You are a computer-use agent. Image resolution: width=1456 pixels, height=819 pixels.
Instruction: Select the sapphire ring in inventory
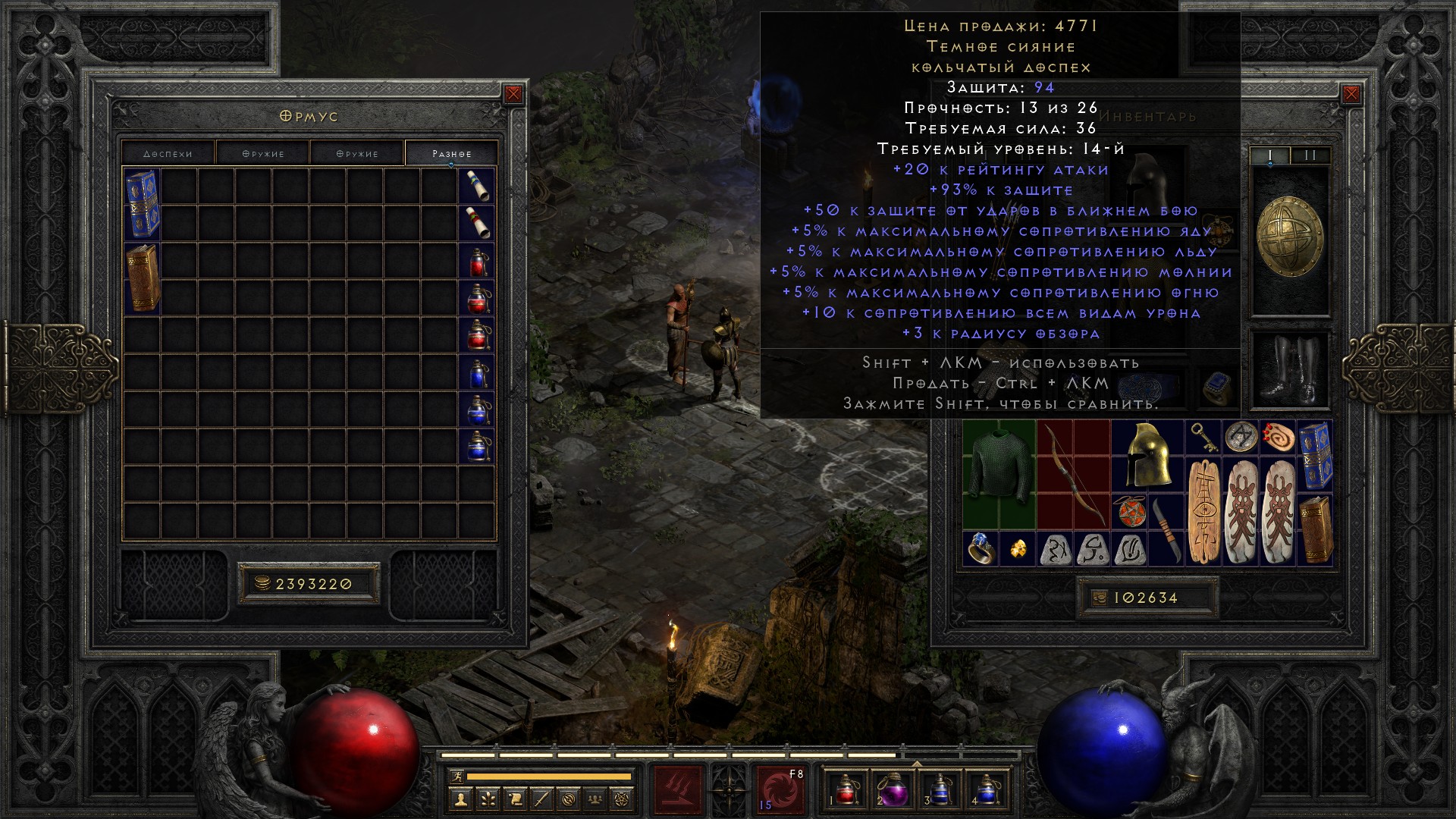(981, 548)
